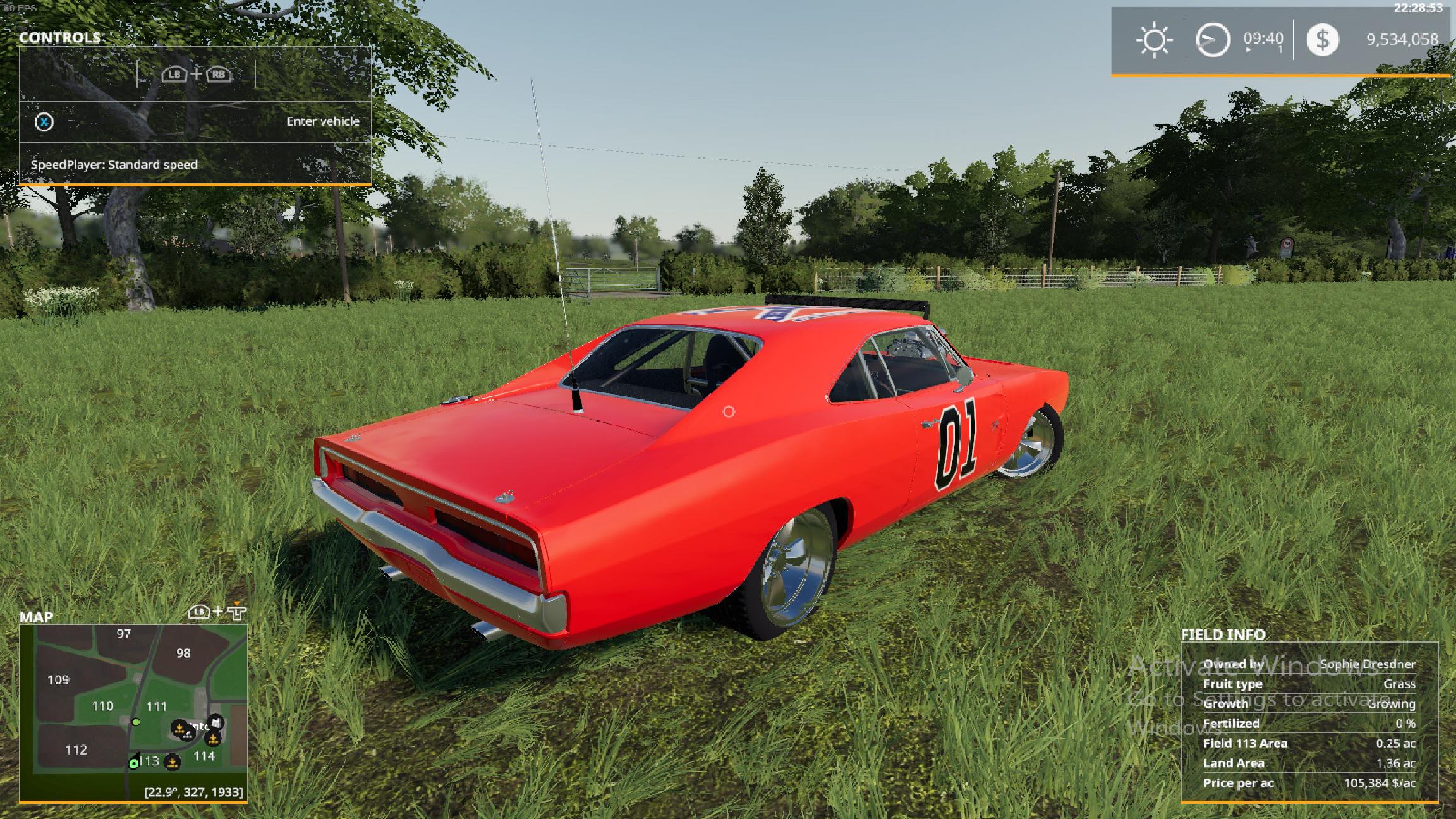This screenshot has width=1456, height=819.
Task: Select field 98 on the minimap
Action: tap(183, 653)
